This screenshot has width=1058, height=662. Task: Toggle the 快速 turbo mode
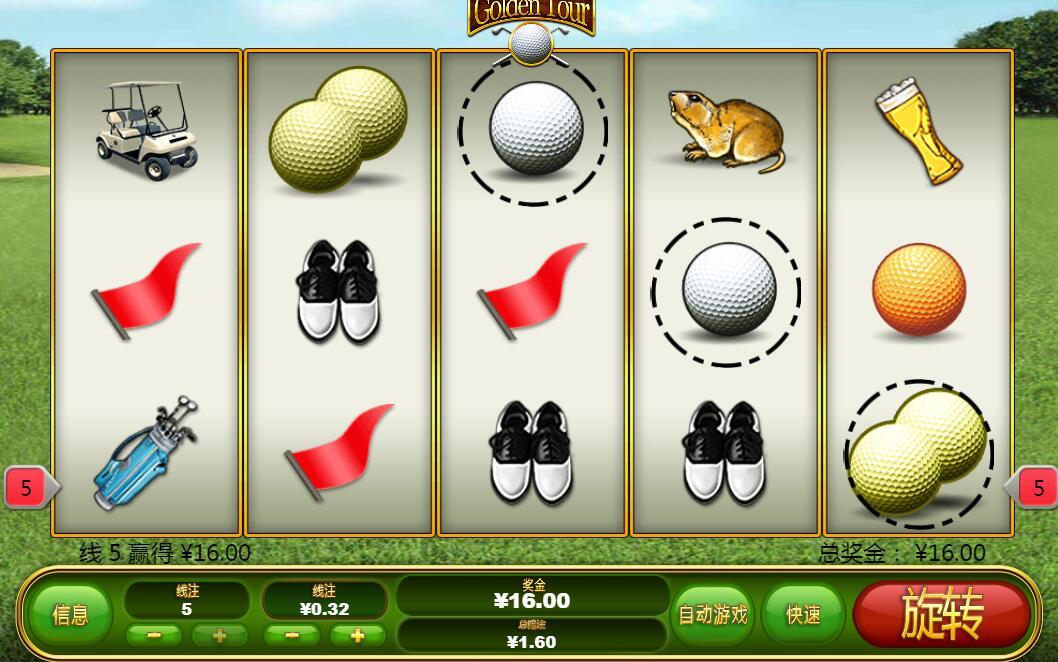click(803, 614)
